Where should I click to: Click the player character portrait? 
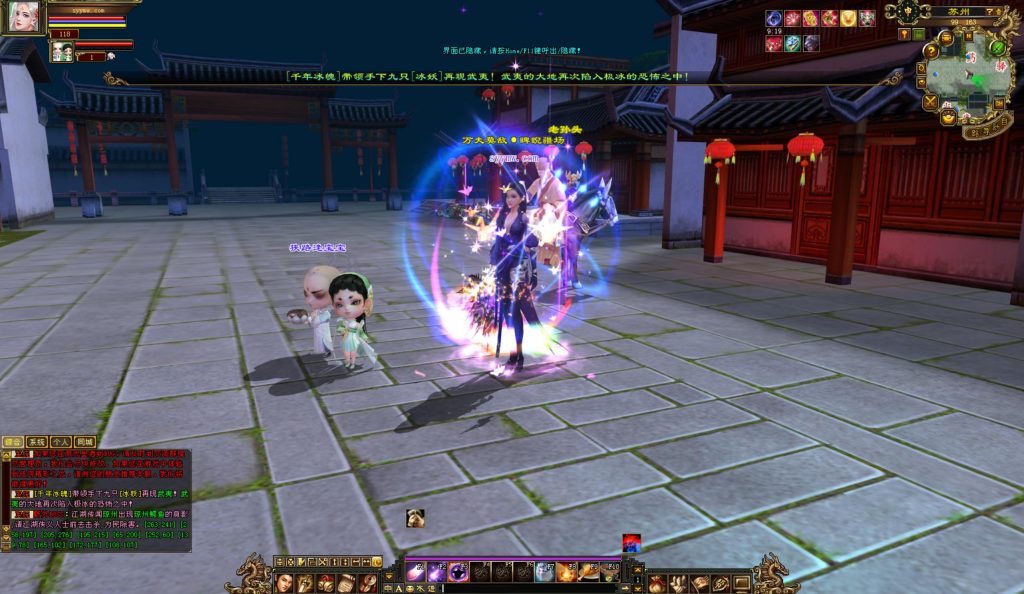coord(23,17)
